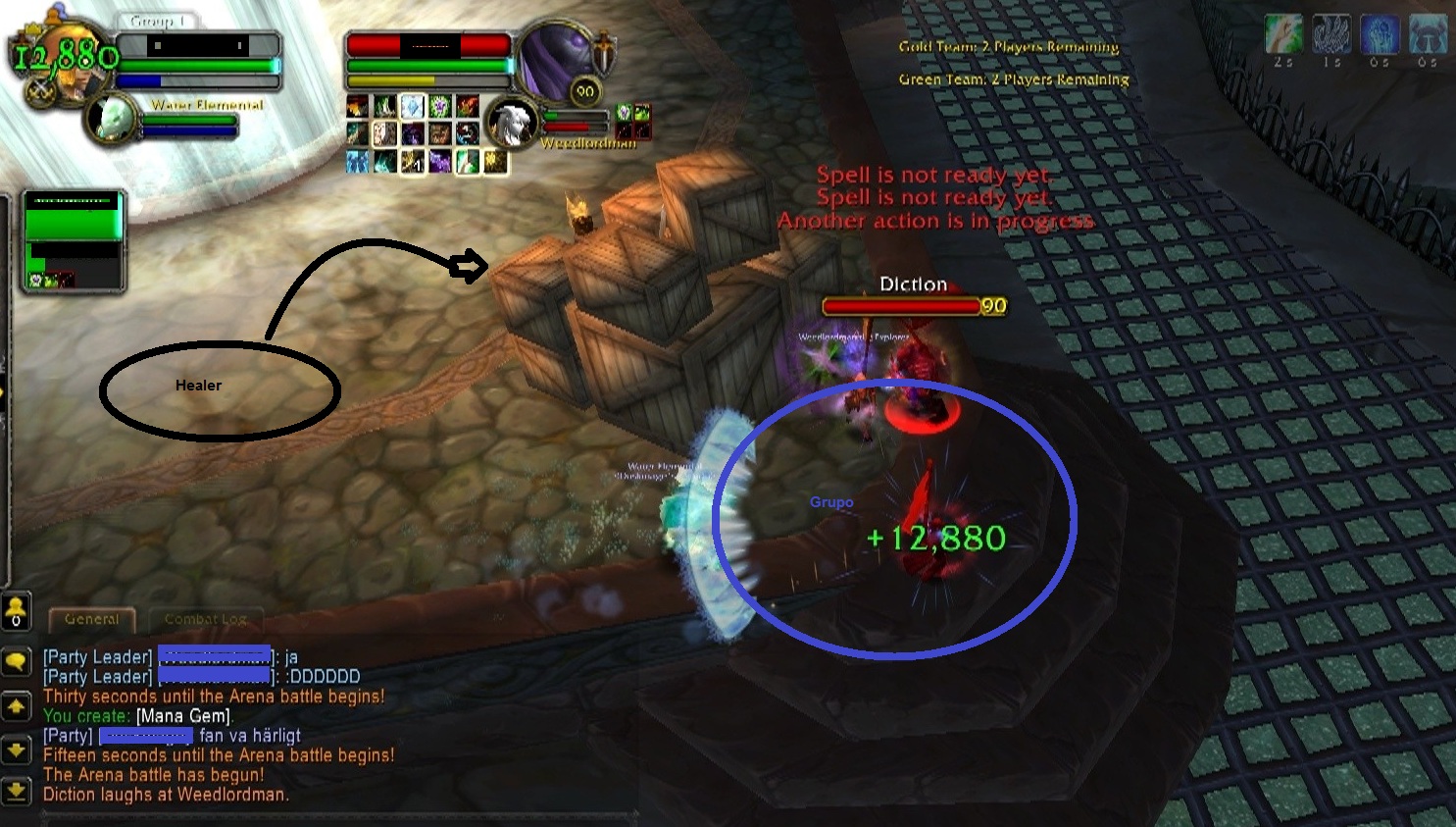Click the chat scroll-down arrow button

(17, 750)
